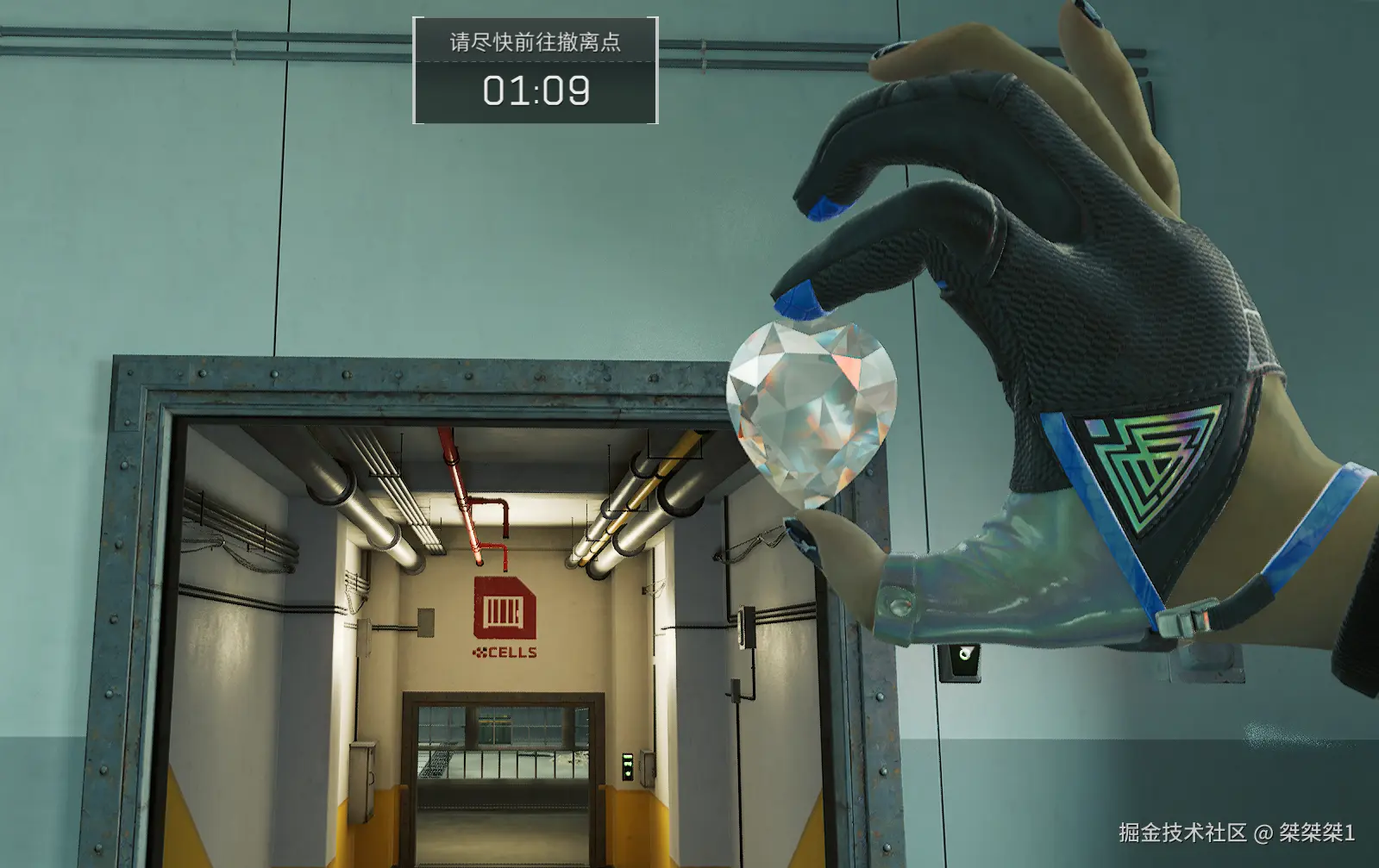The height and width of the screenshot is (868, 1379).
Task: Click the 请尽快前往撤离点 objective banner
Action: pos(535,42)
